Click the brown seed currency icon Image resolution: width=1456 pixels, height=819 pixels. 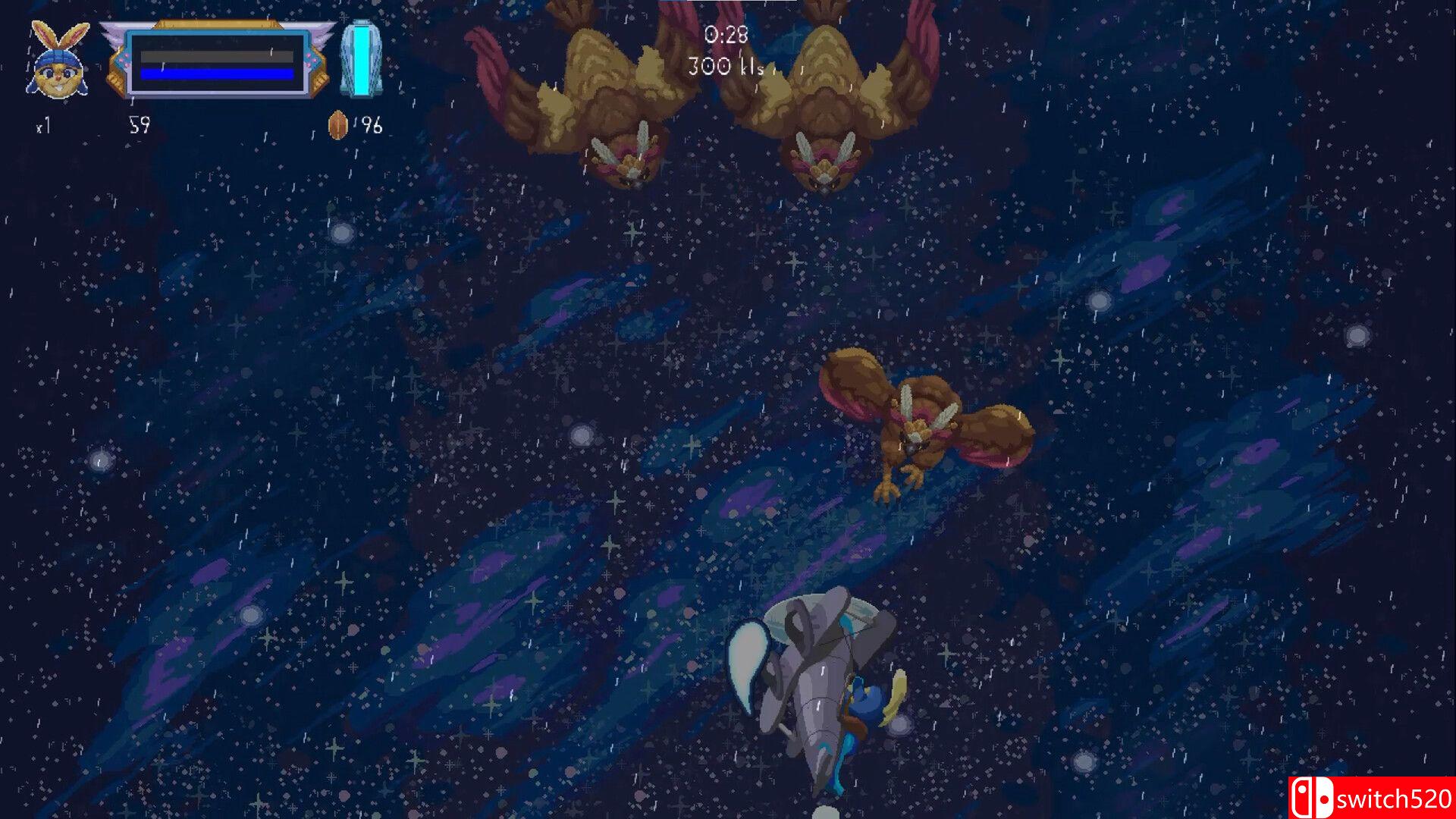tap(337, 124)
